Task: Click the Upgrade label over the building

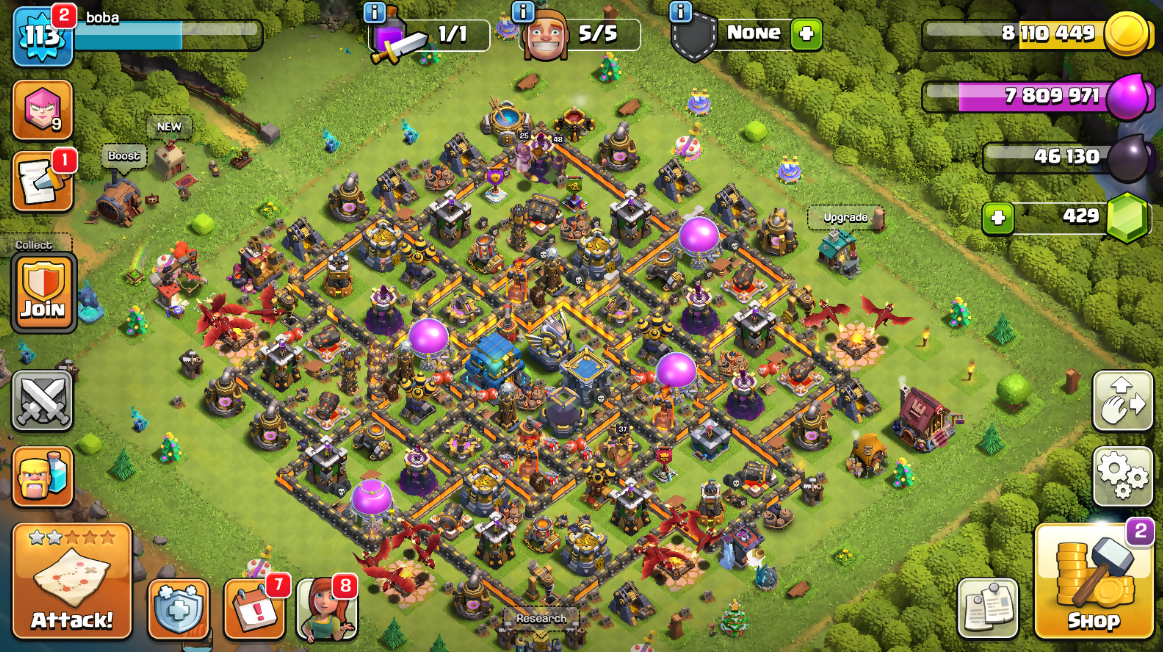Action: (845, 217)
